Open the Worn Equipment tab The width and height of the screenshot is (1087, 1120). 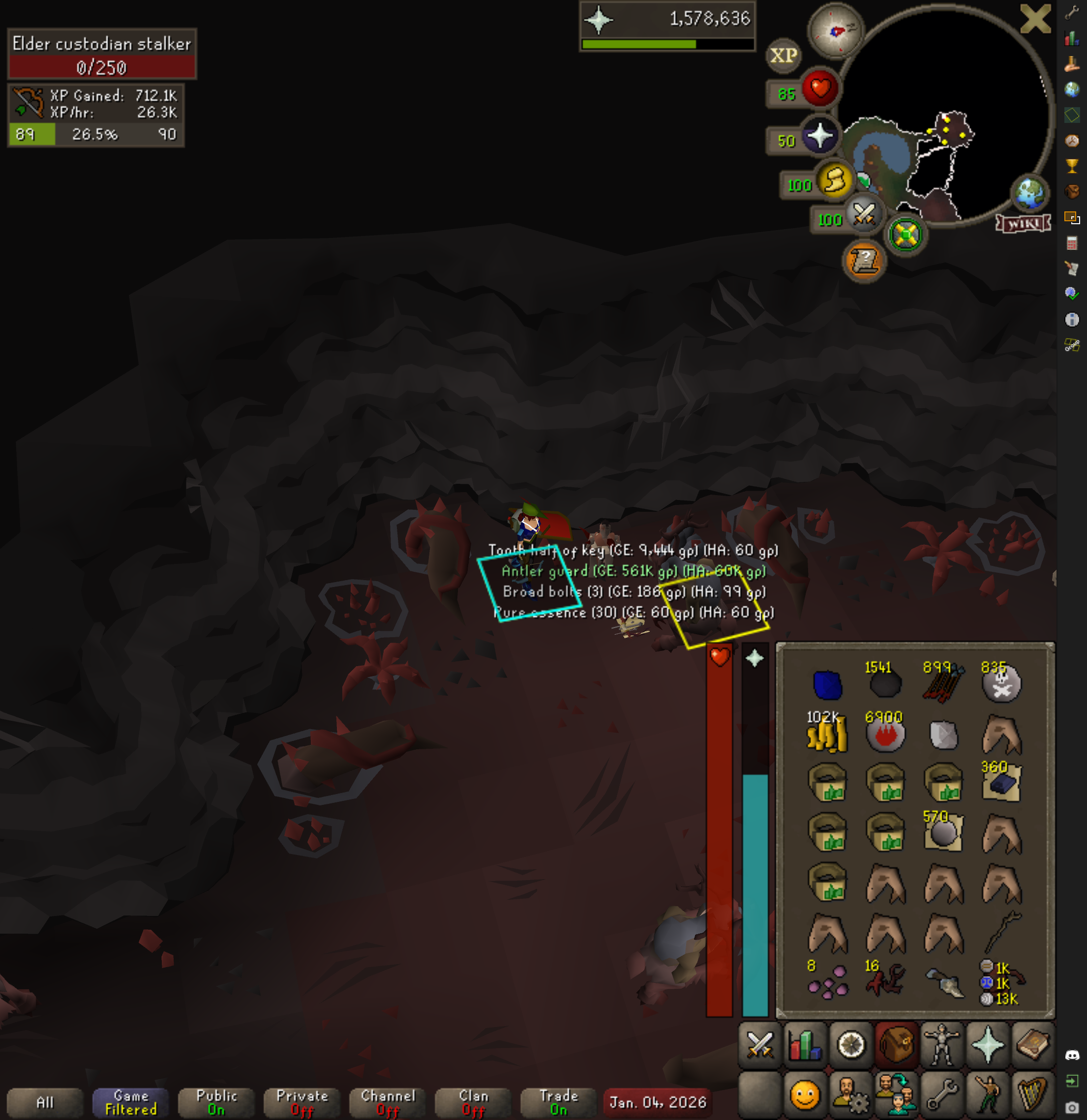point(941,1046)
